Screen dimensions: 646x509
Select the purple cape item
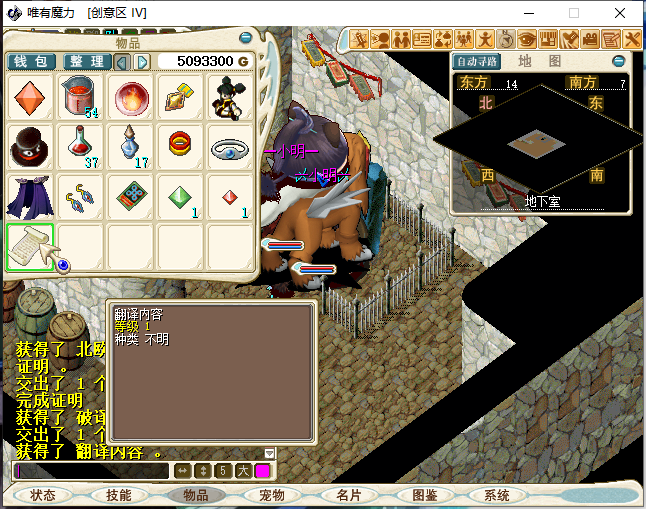(x=30, y=198)
